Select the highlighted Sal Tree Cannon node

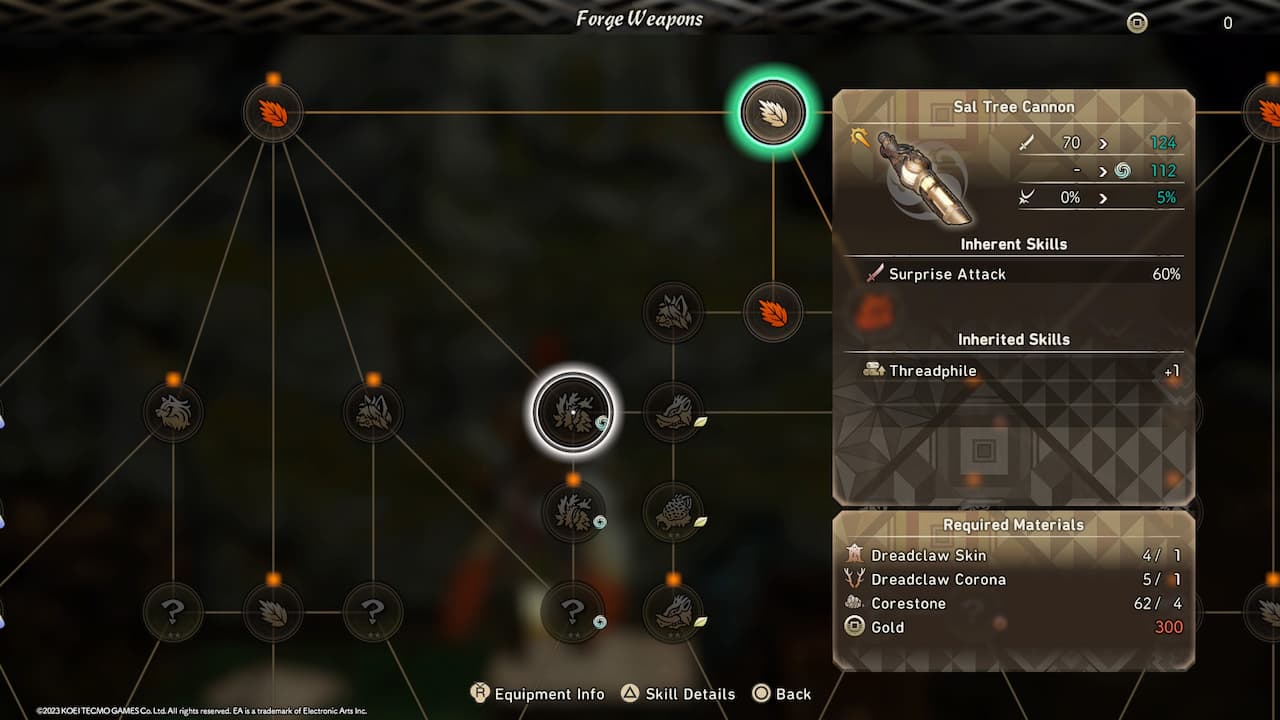point(772,113)
